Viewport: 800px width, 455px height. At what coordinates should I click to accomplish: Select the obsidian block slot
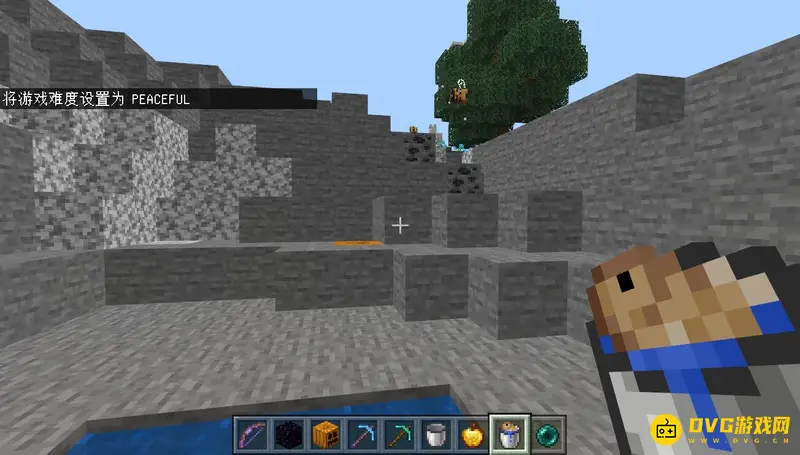click(x=287, y=434)
